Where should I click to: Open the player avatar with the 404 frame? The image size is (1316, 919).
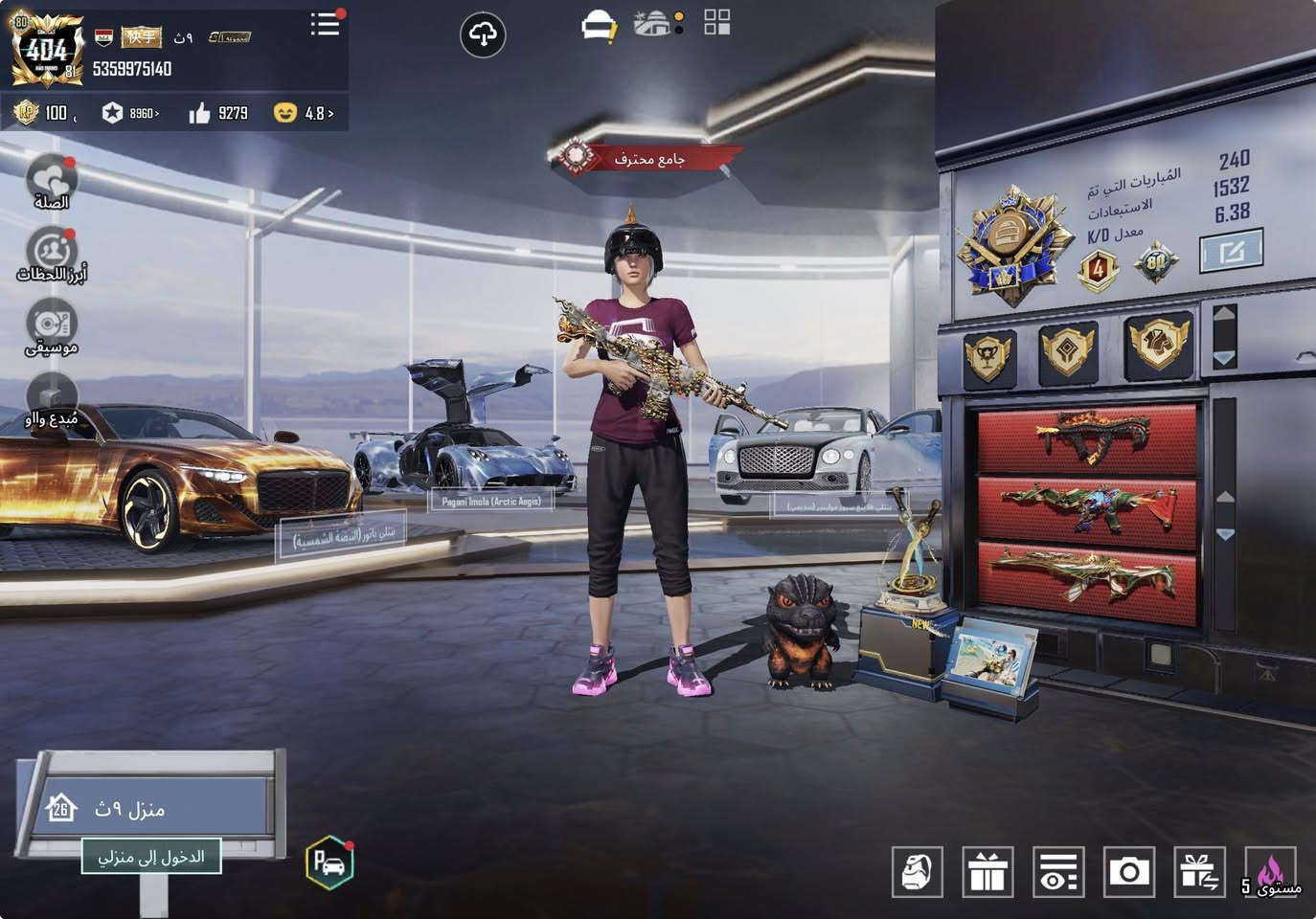45,48
